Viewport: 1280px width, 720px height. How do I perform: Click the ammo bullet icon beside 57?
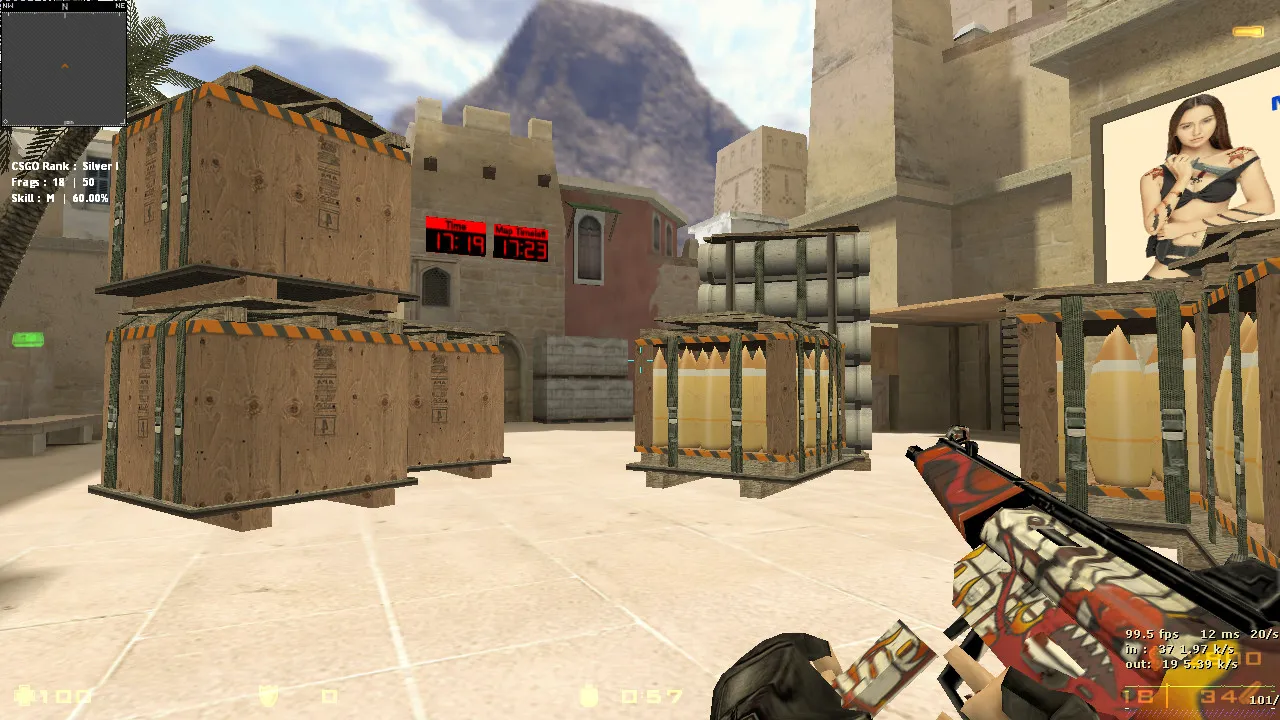coord(588,695)
